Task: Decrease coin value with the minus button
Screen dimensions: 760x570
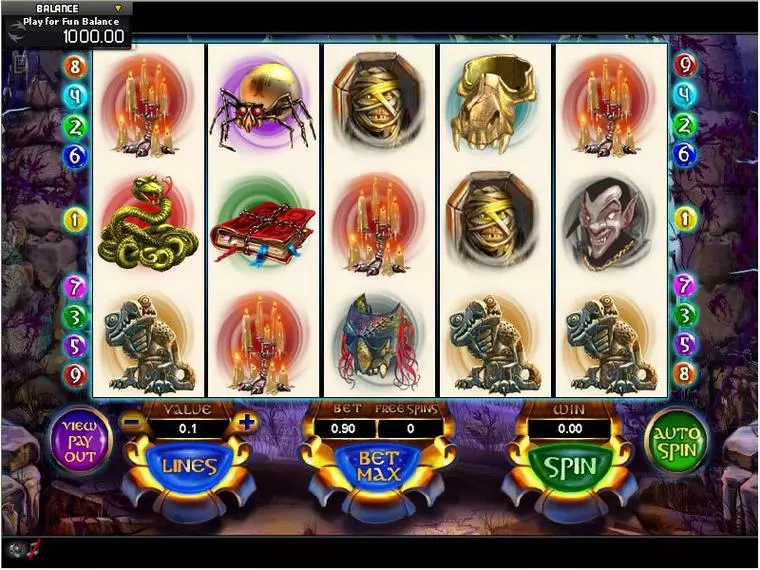Action: click(x=131, y=421)
